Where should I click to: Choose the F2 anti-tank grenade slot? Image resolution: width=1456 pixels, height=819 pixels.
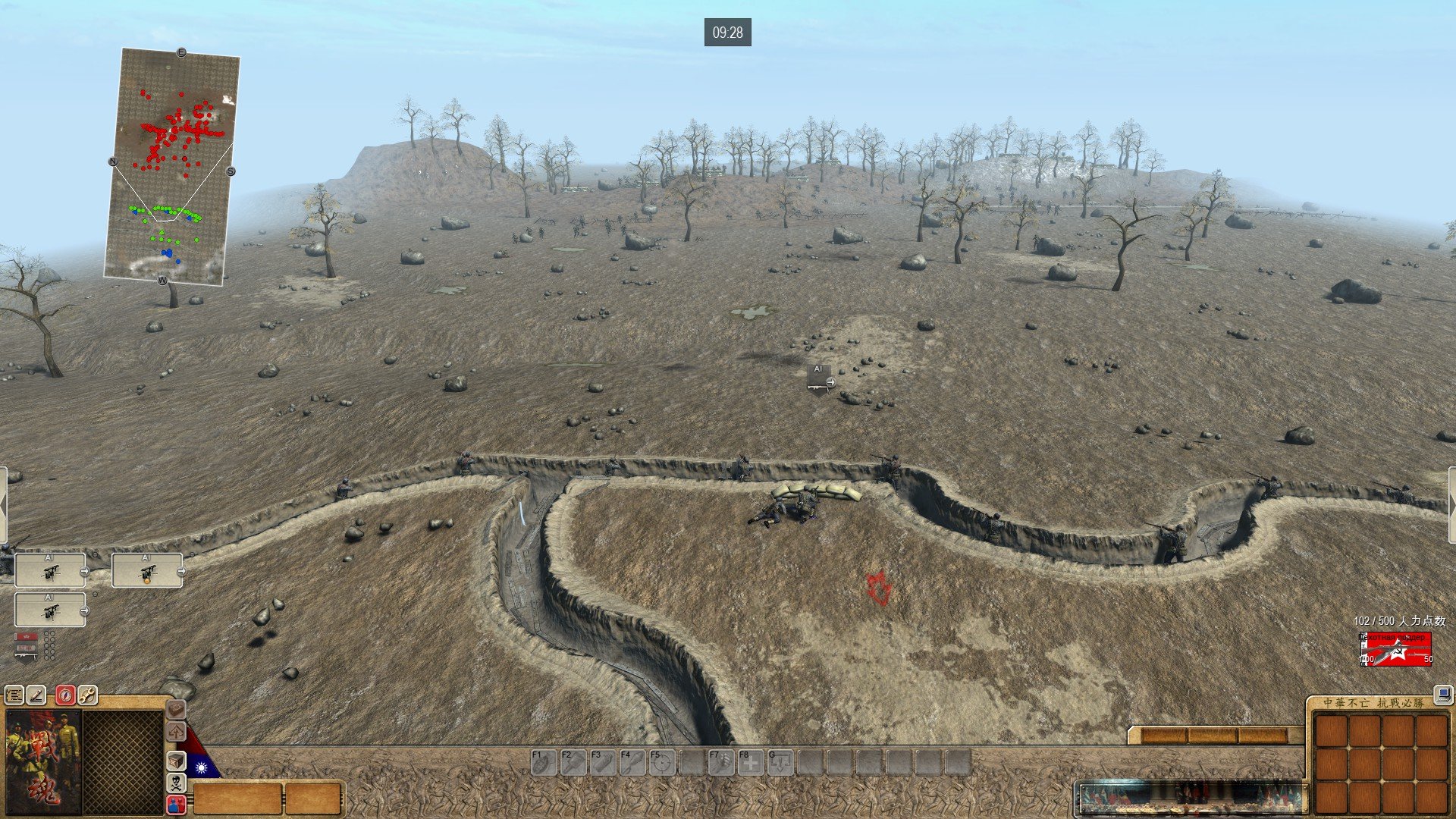(573, 762)
